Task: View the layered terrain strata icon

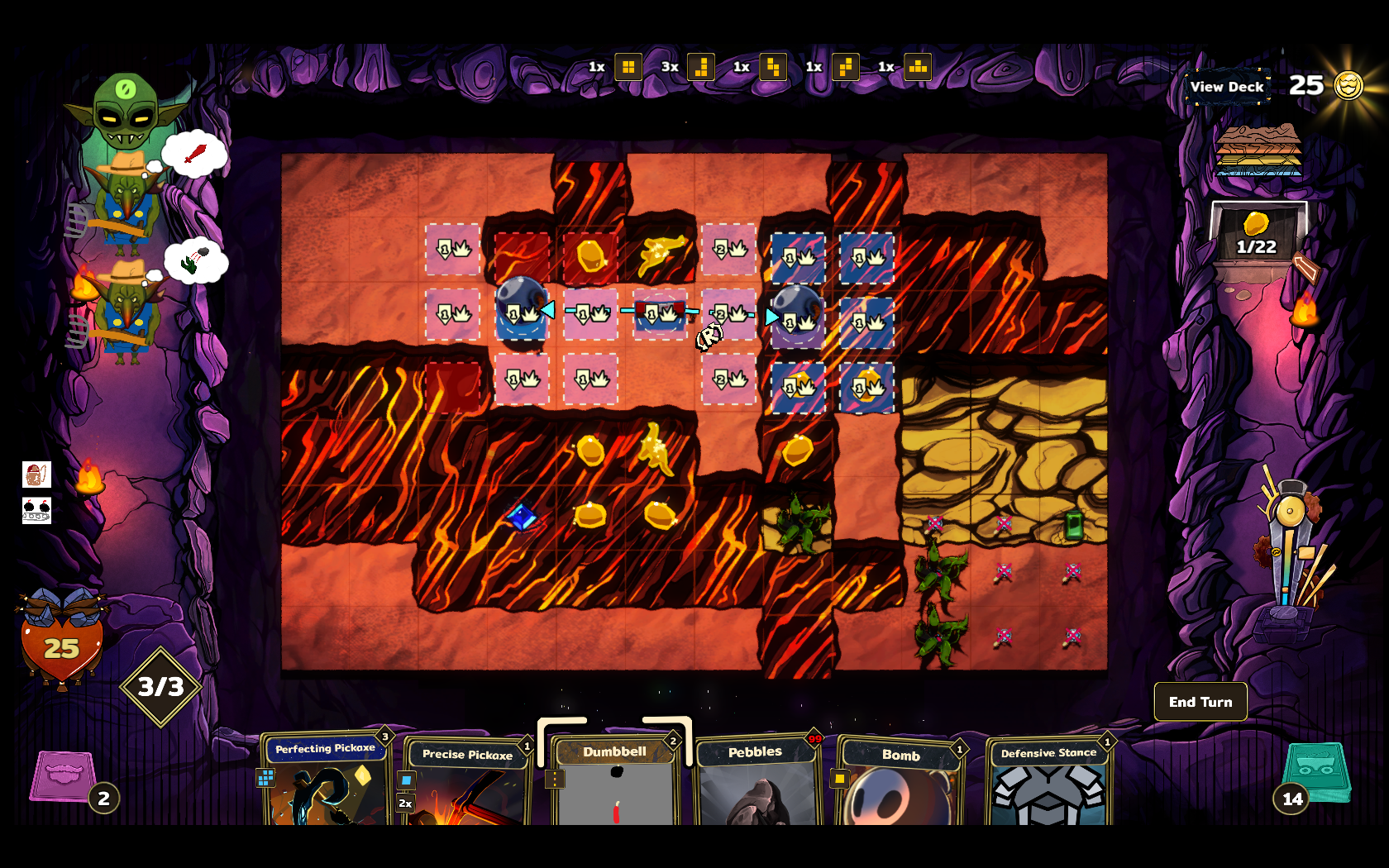Action: pos(1258,150)
